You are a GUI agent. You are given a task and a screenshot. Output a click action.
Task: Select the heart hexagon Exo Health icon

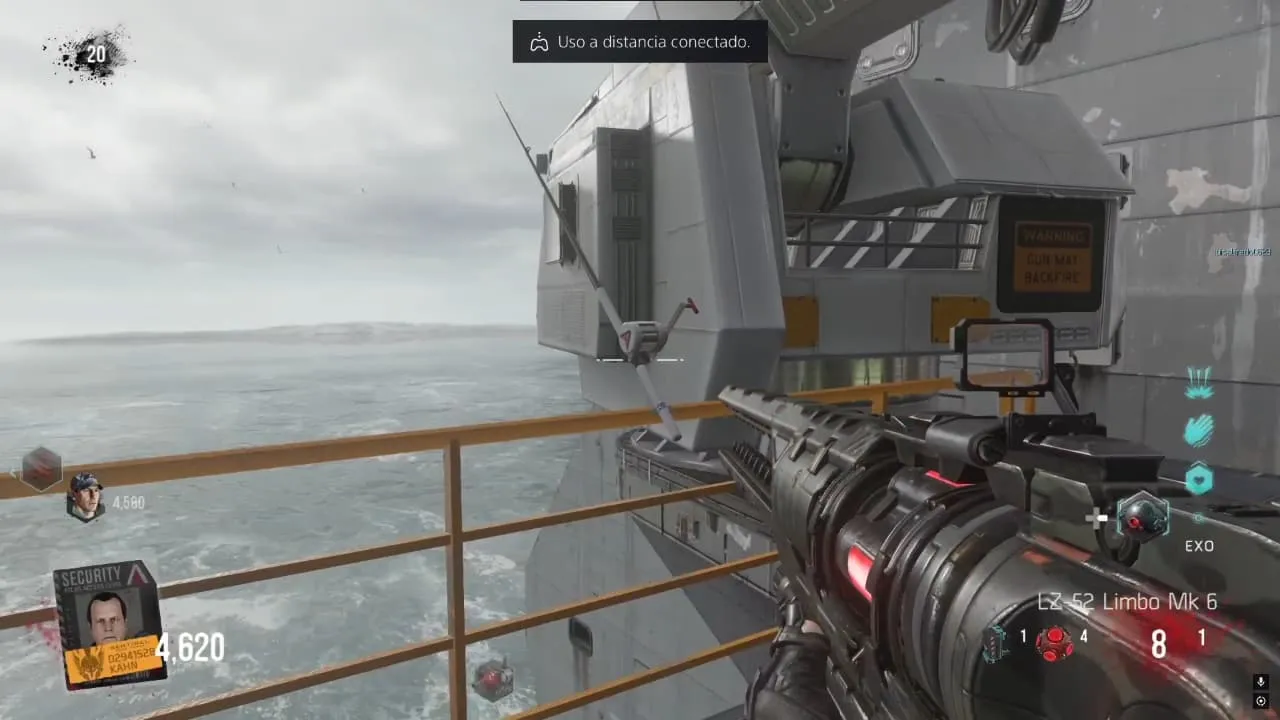[x=1199, y=479]
